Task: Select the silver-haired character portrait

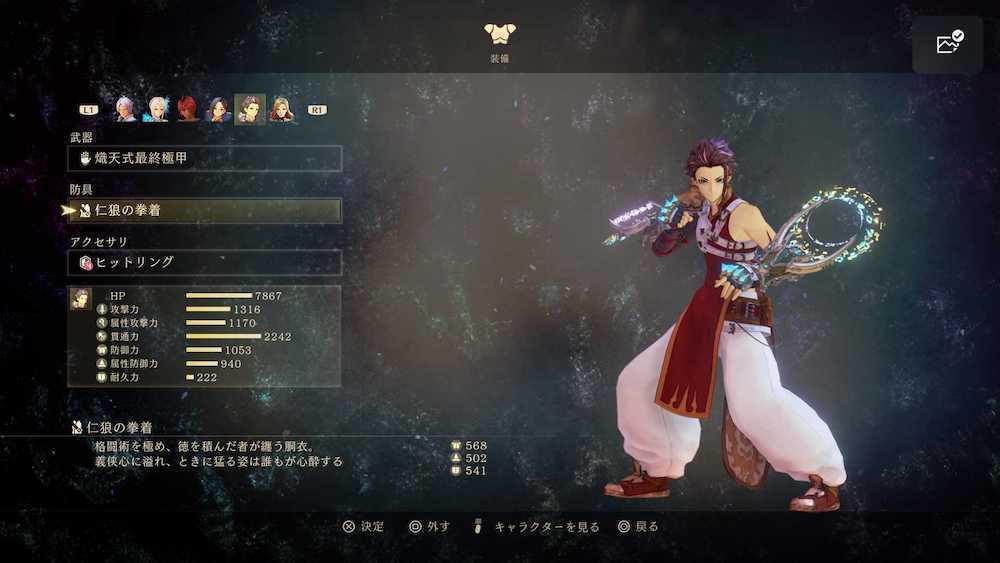Action: 125,108
